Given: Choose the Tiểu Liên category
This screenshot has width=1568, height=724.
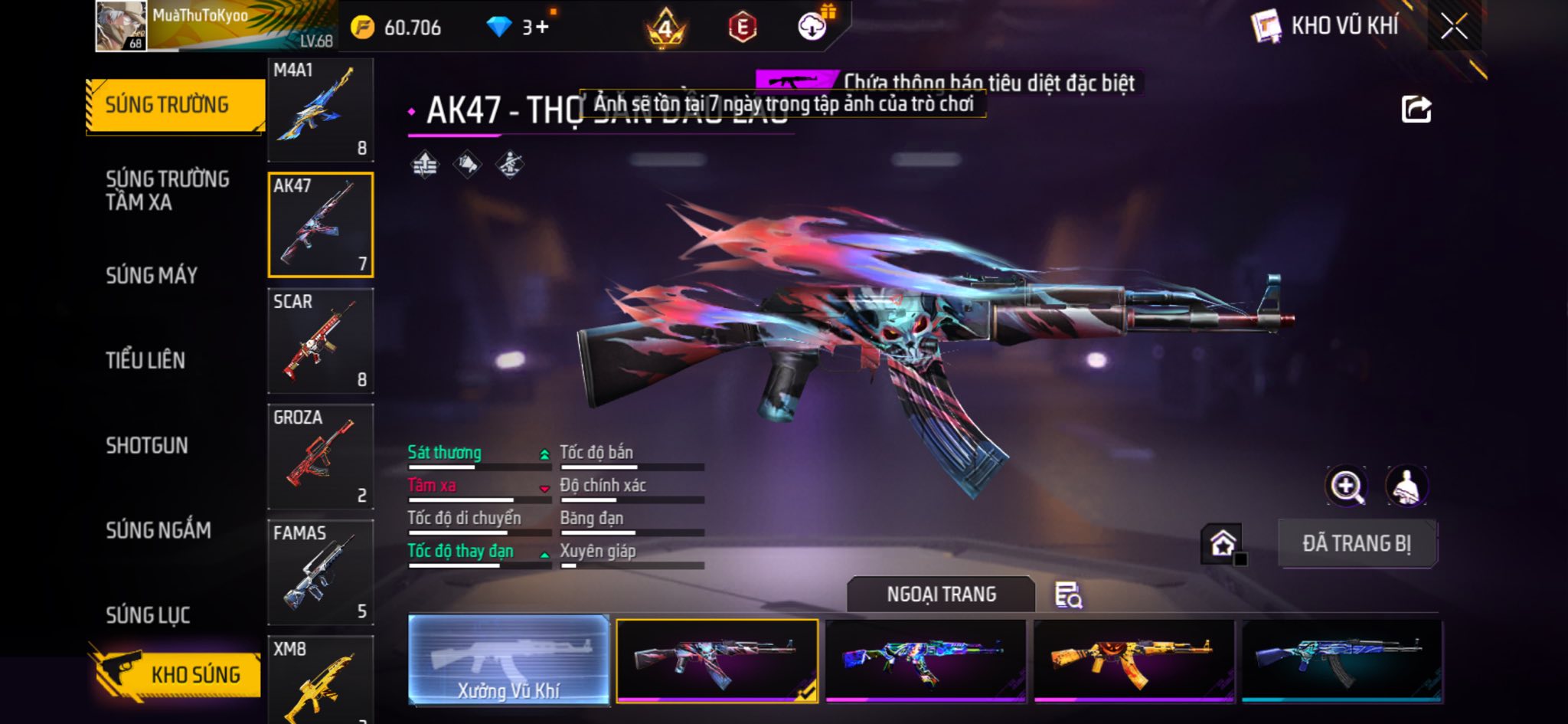Looking at the screenshot, I should (x=145, y=360).
